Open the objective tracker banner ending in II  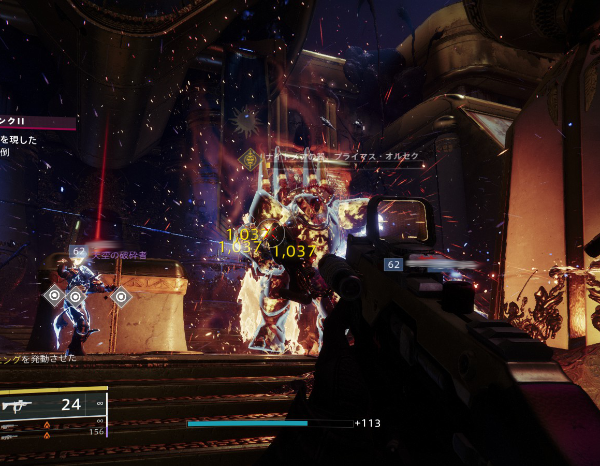(36, 123)
